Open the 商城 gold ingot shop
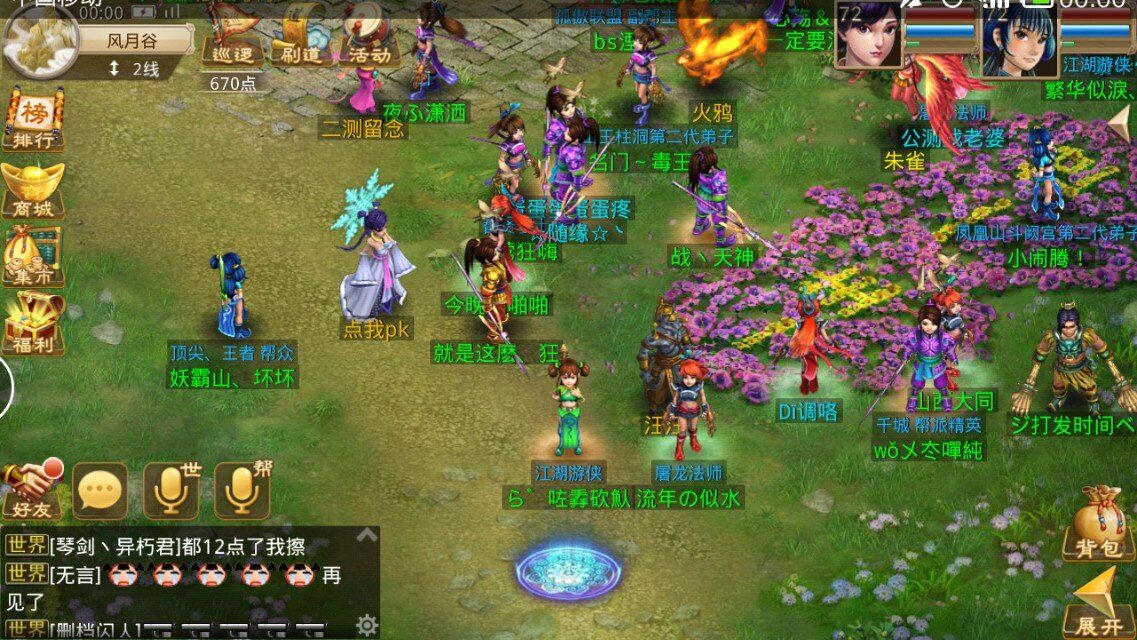Viewport: 1137px width, 640px height. [33, 188]
